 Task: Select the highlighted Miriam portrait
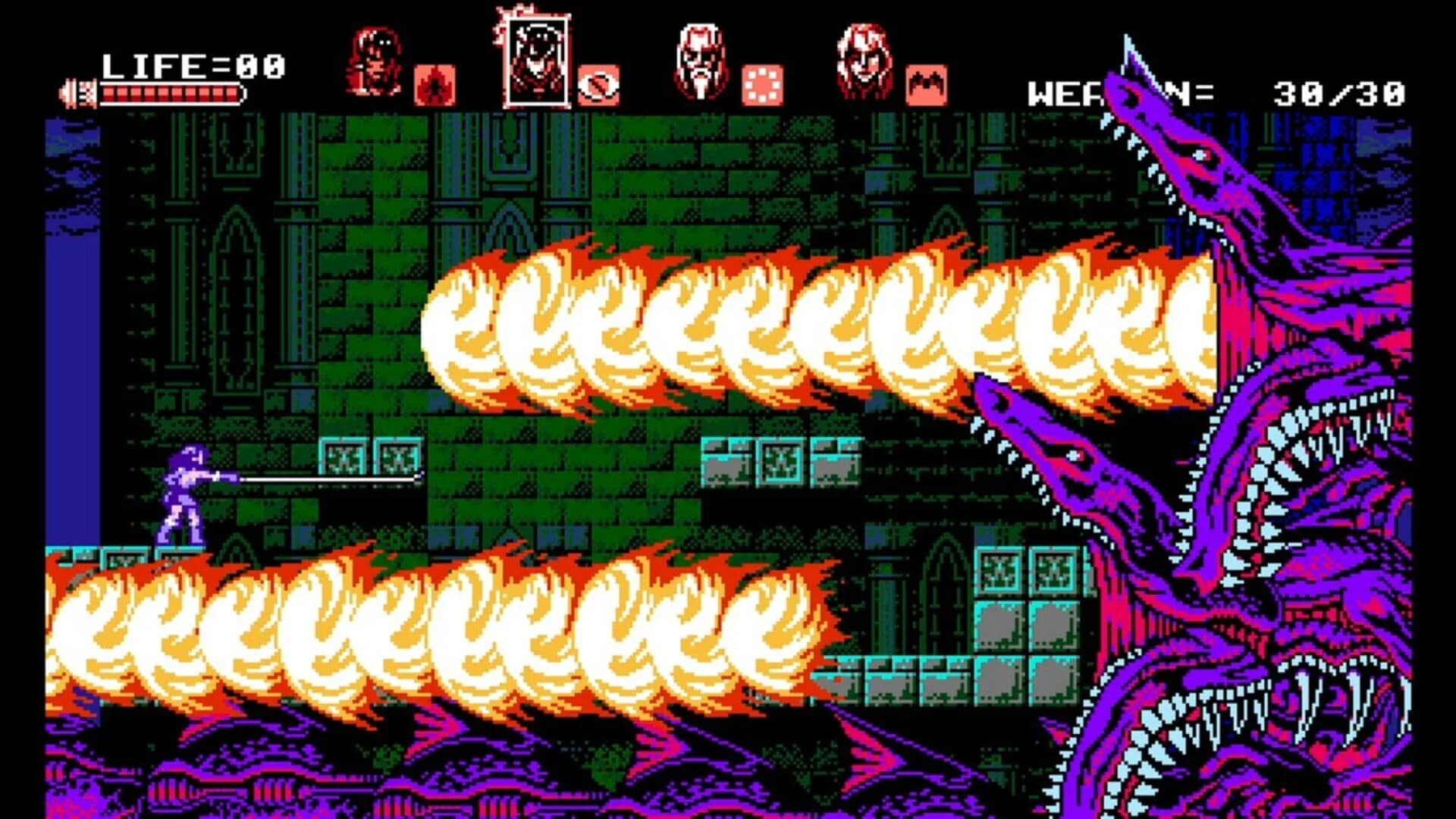538,59
